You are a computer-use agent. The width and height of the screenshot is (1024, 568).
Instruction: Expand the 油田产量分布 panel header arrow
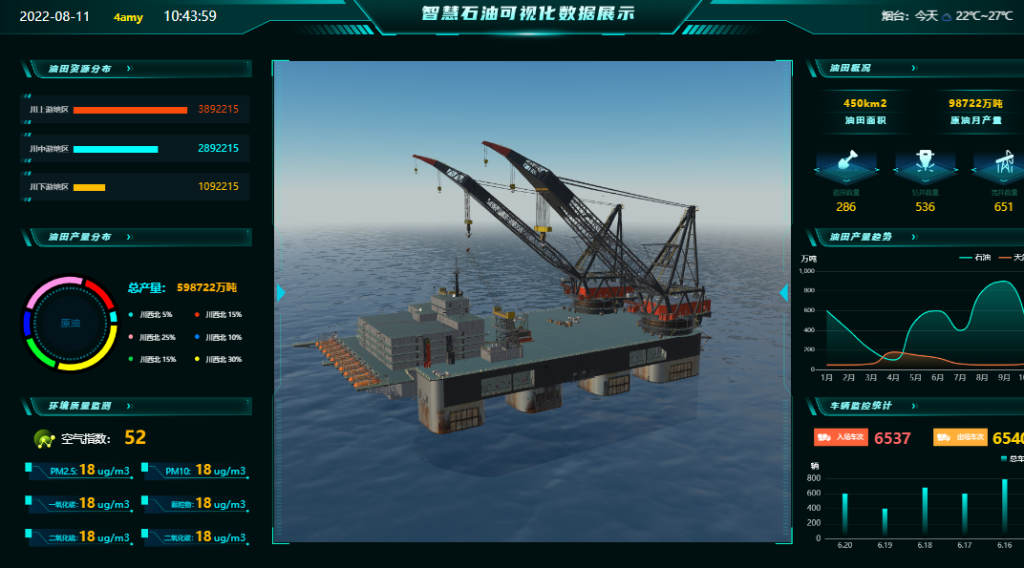(x=129, y=237)
